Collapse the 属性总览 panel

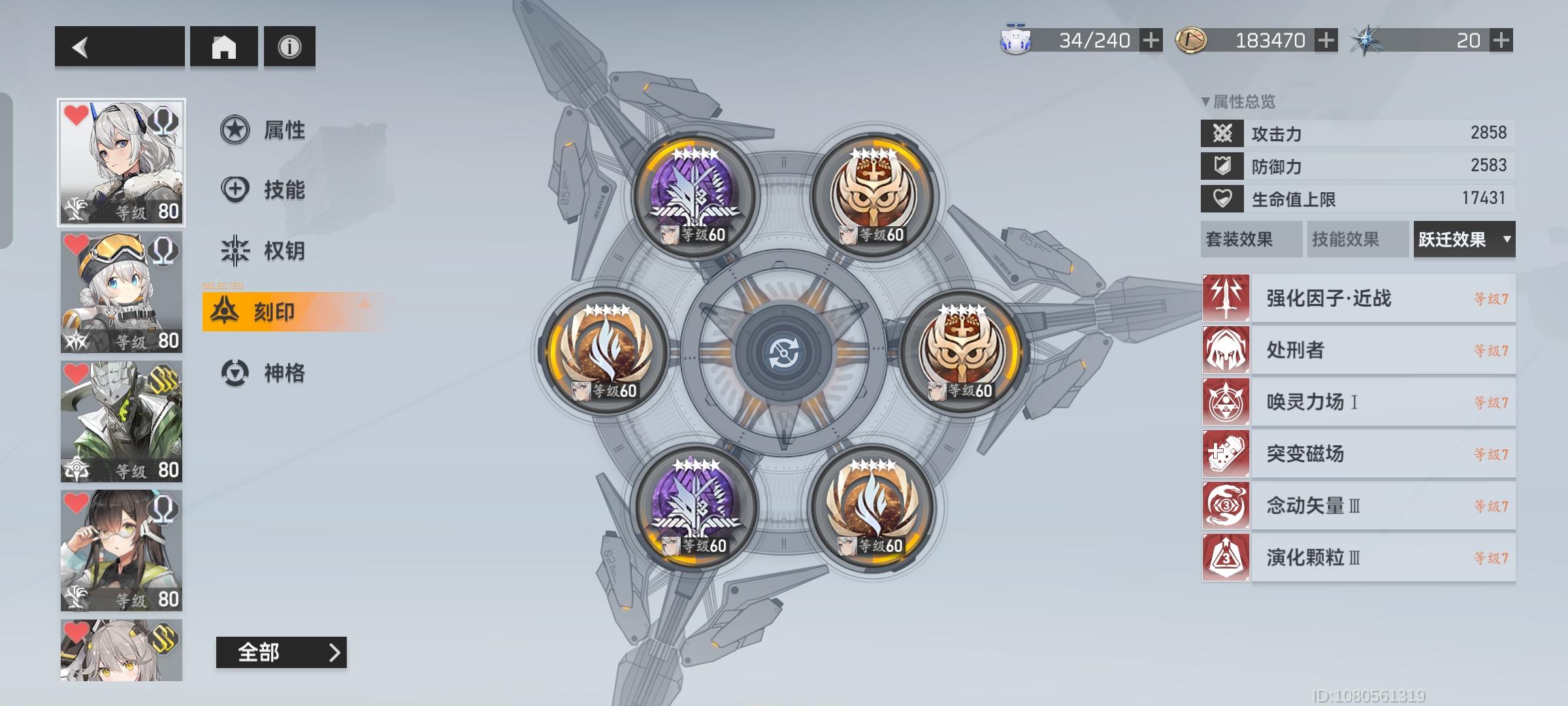(x=1205, y=101)
